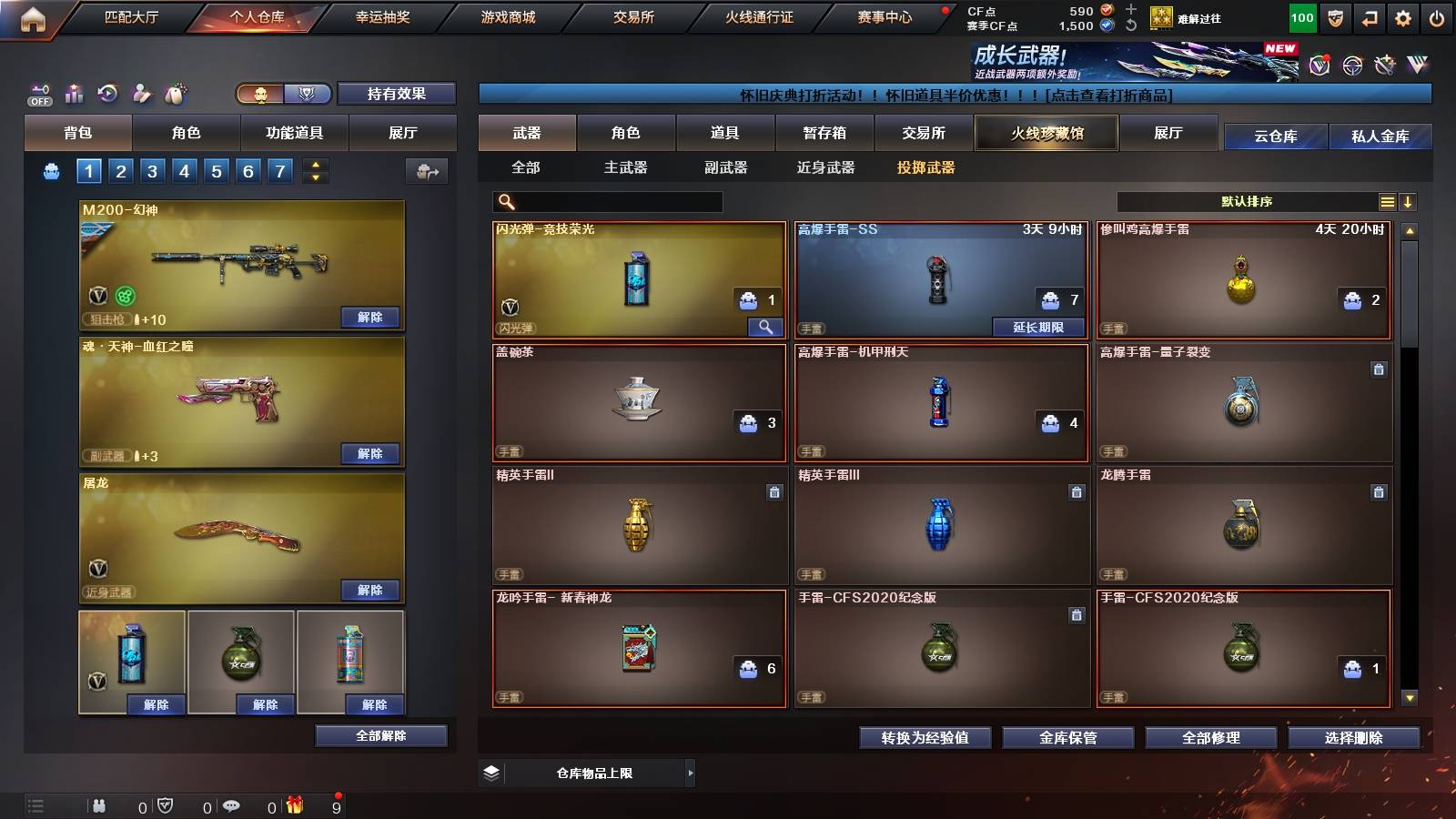Click 延长期限 on the 高爆手雷-SS item
Image resolution: width=1456 pixels, height=819 pixels.
pos(1037,326)
